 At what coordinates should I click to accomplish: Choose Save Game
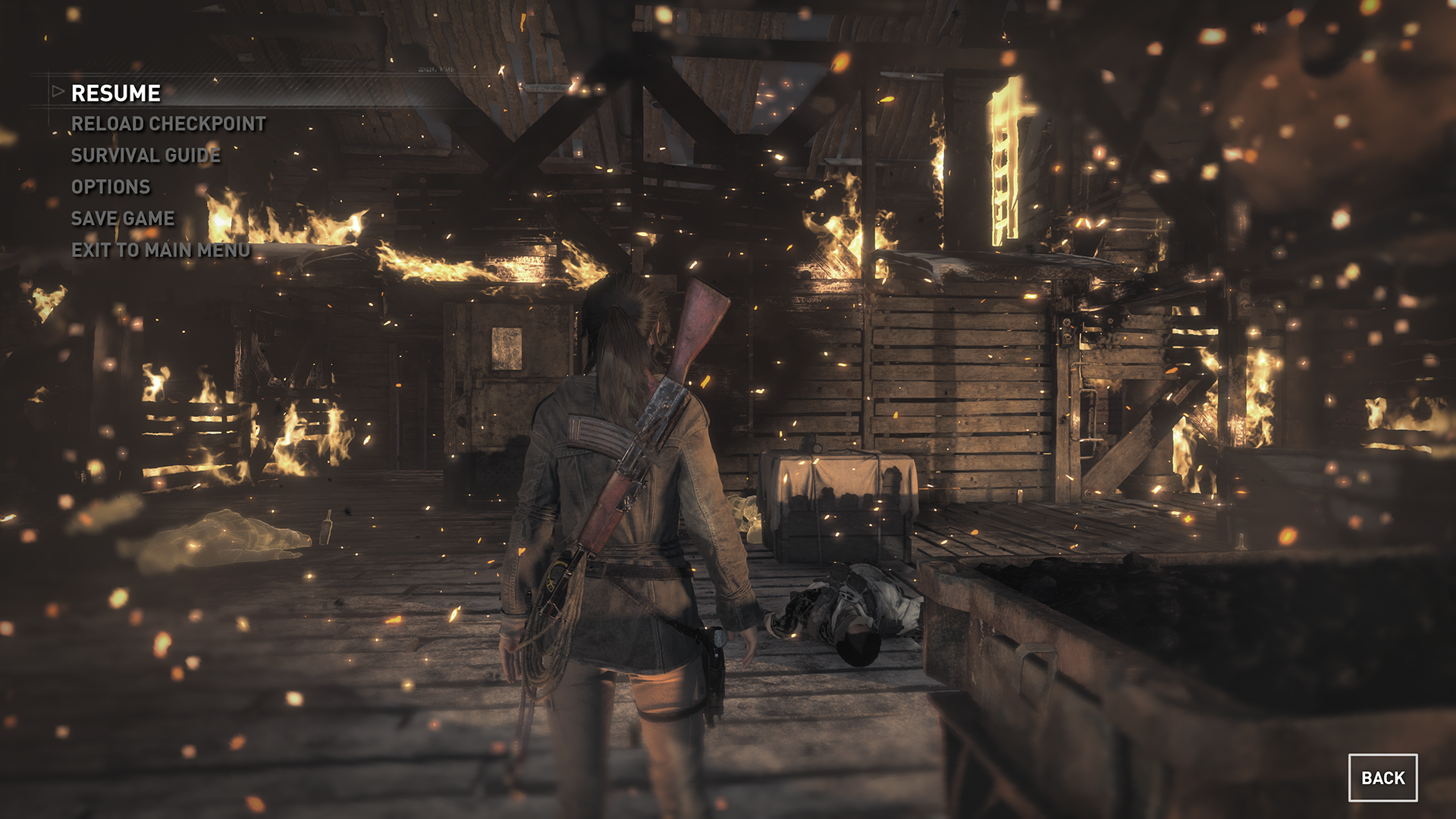coord(123,218)
